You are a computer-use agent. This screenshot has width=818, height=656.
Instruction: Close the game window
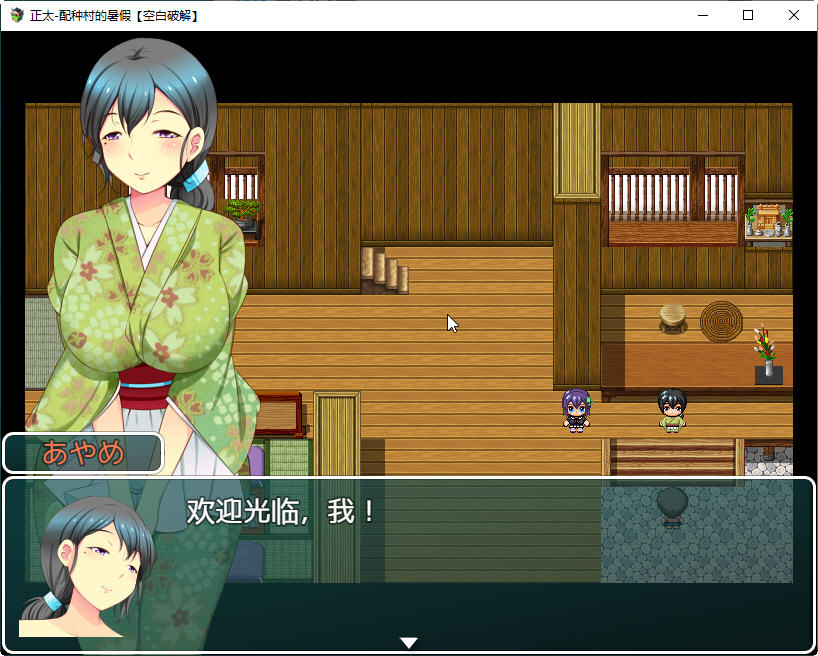794,15
